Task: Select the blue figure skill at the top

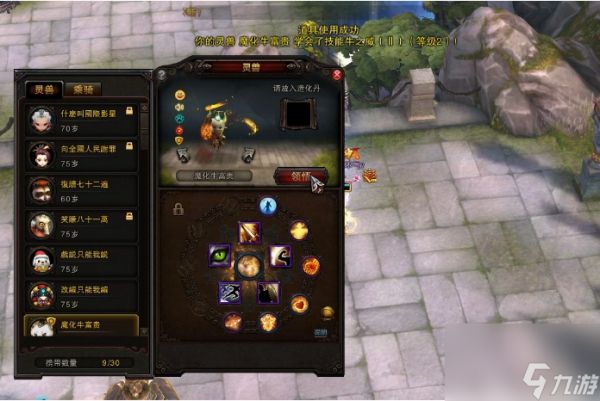Action: [268, 207]
